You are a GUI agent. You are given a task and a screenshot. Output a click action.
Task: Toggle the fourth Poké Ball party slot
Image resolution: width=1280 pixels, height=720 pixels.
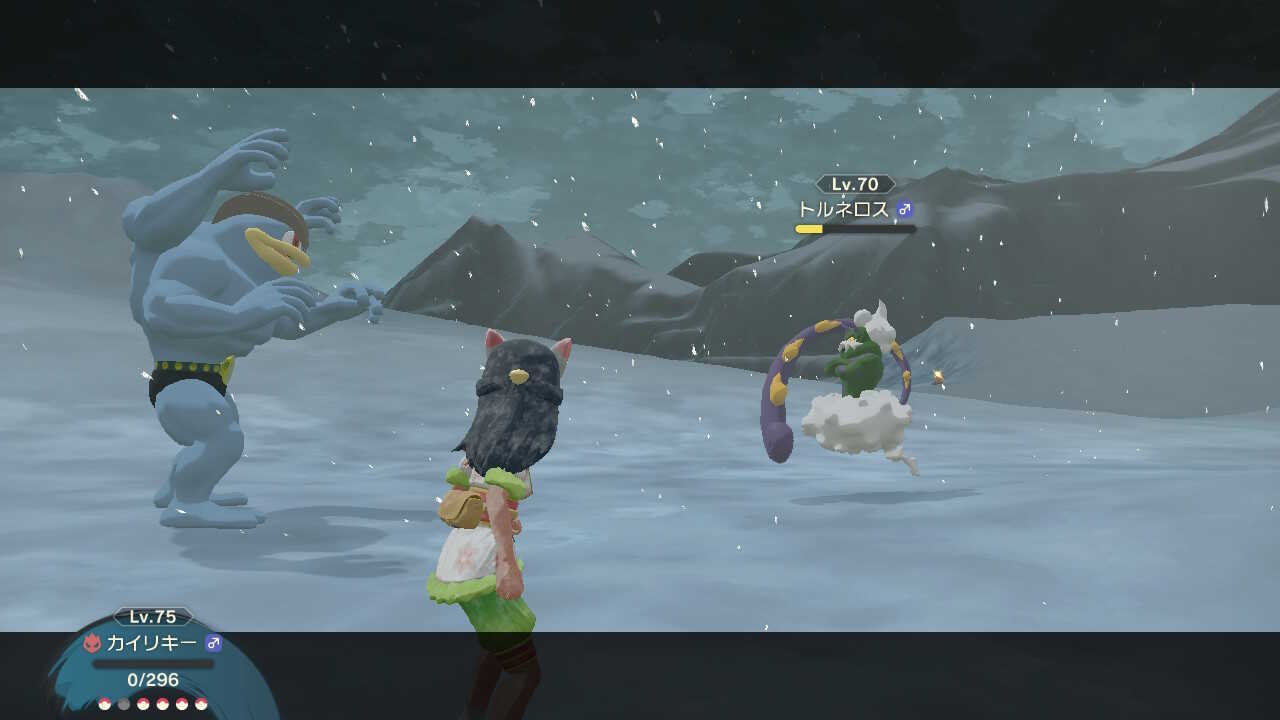pos(162,703)
